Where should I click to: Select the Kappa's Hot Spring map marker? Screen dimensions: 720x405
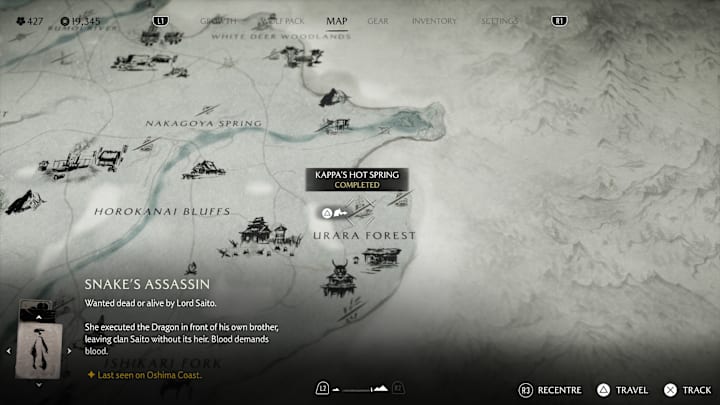[327, 212]
